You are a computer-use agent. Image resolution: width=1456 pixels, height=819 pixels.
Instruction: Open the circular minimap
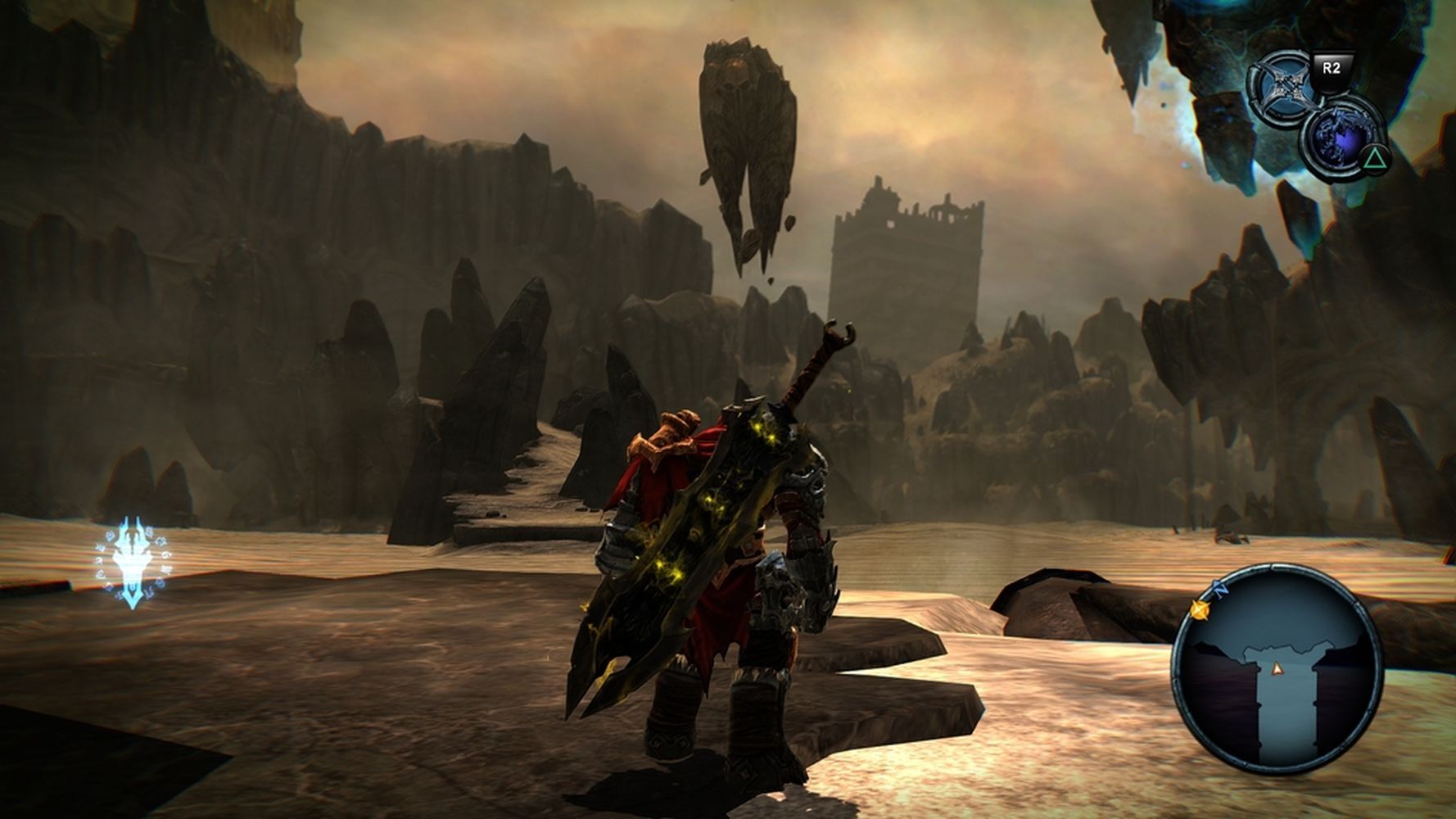point(1276,668)
